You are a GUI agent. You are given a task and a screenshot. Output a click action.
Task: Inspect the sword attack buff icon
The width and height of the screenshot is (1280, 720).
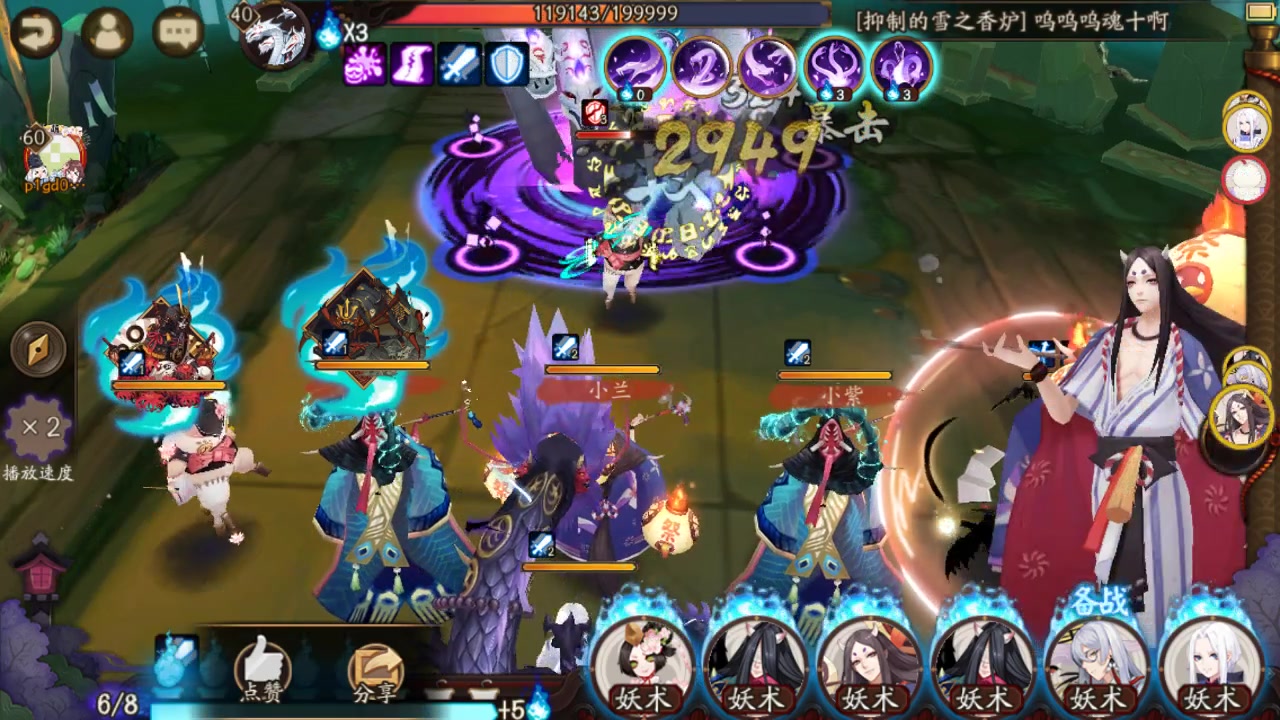point(459,65)
